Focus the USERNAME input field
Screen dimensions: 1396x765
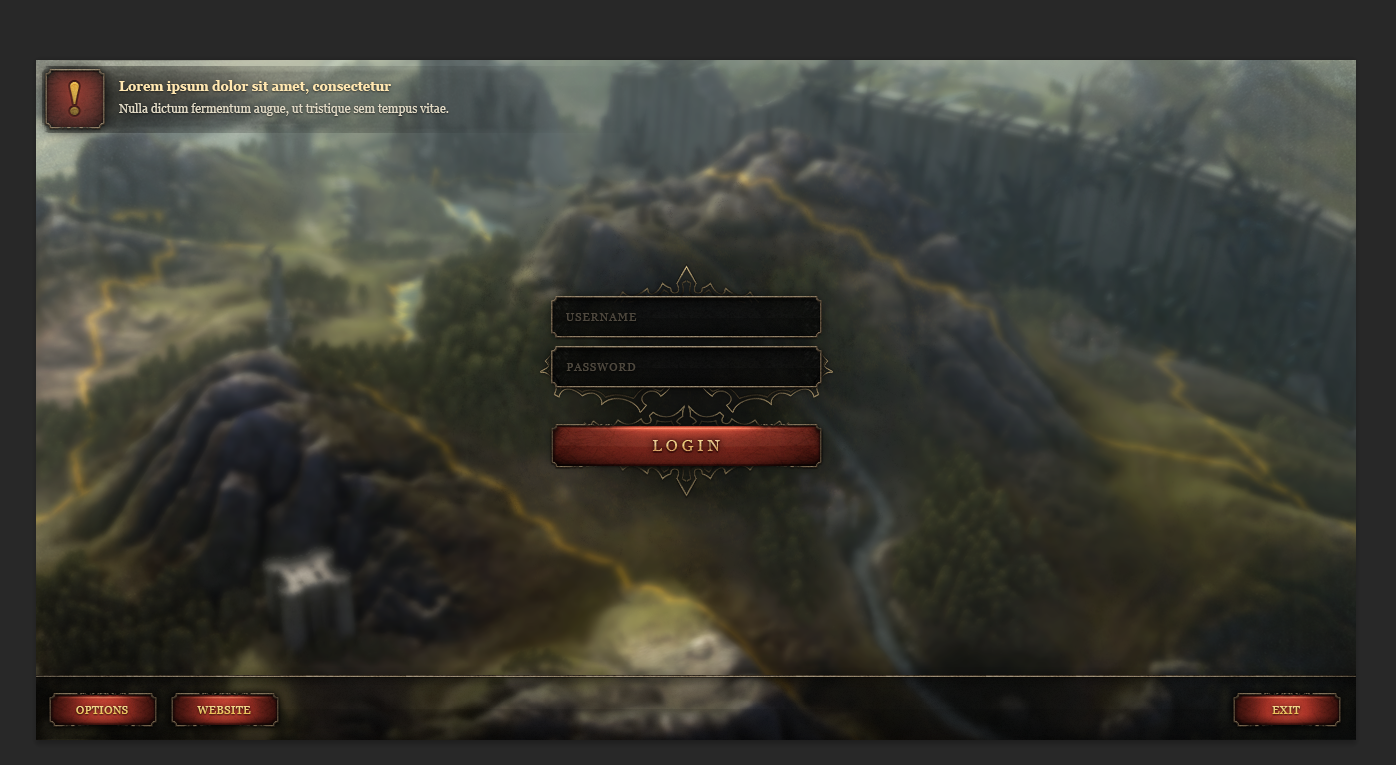686,316
